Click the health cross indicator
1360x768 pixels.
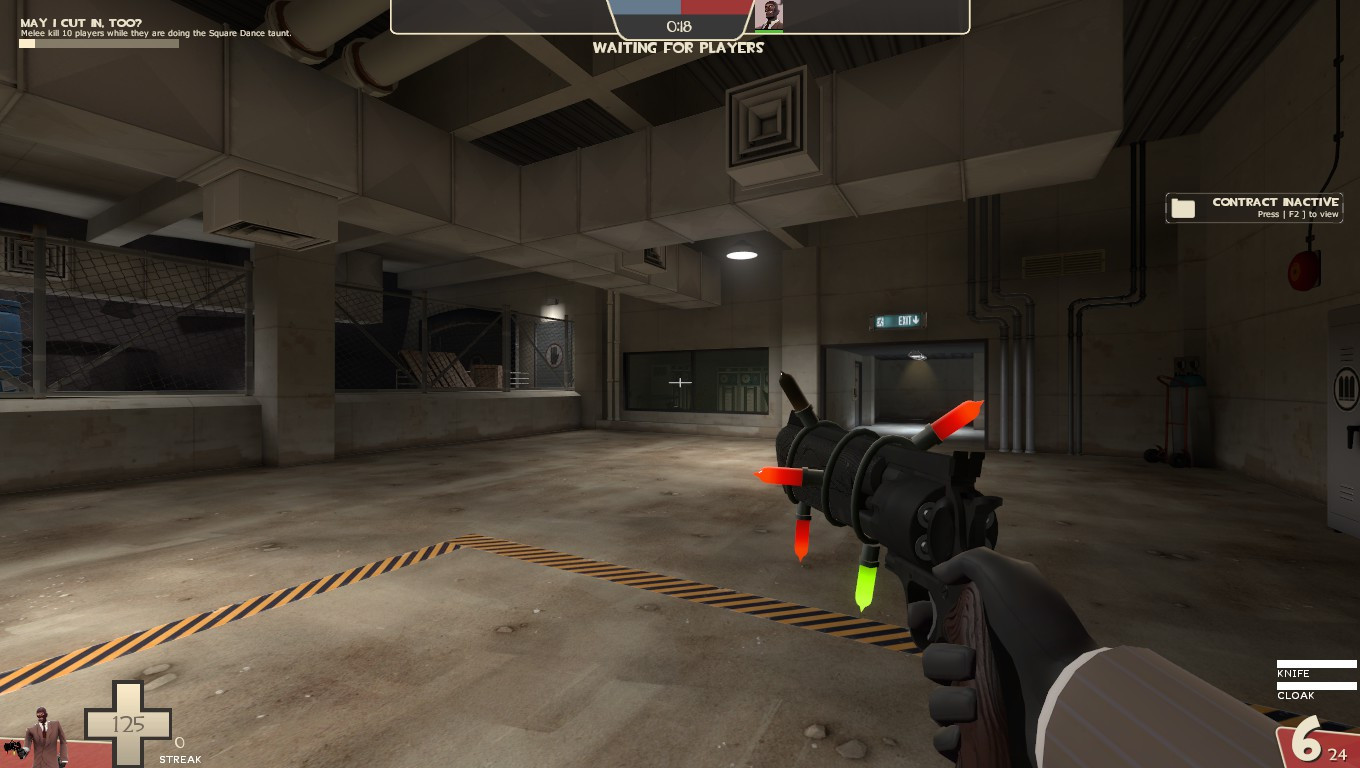pyautogui.click(x=127, y=722)
